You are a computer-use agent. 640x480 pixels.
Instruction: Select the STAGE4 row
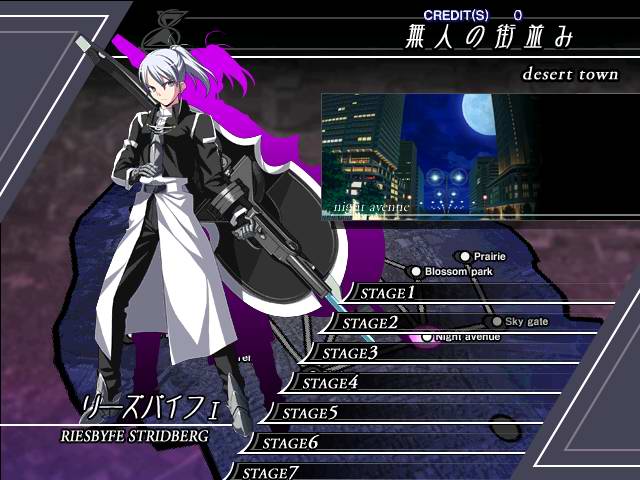click(x=325, y=383)
